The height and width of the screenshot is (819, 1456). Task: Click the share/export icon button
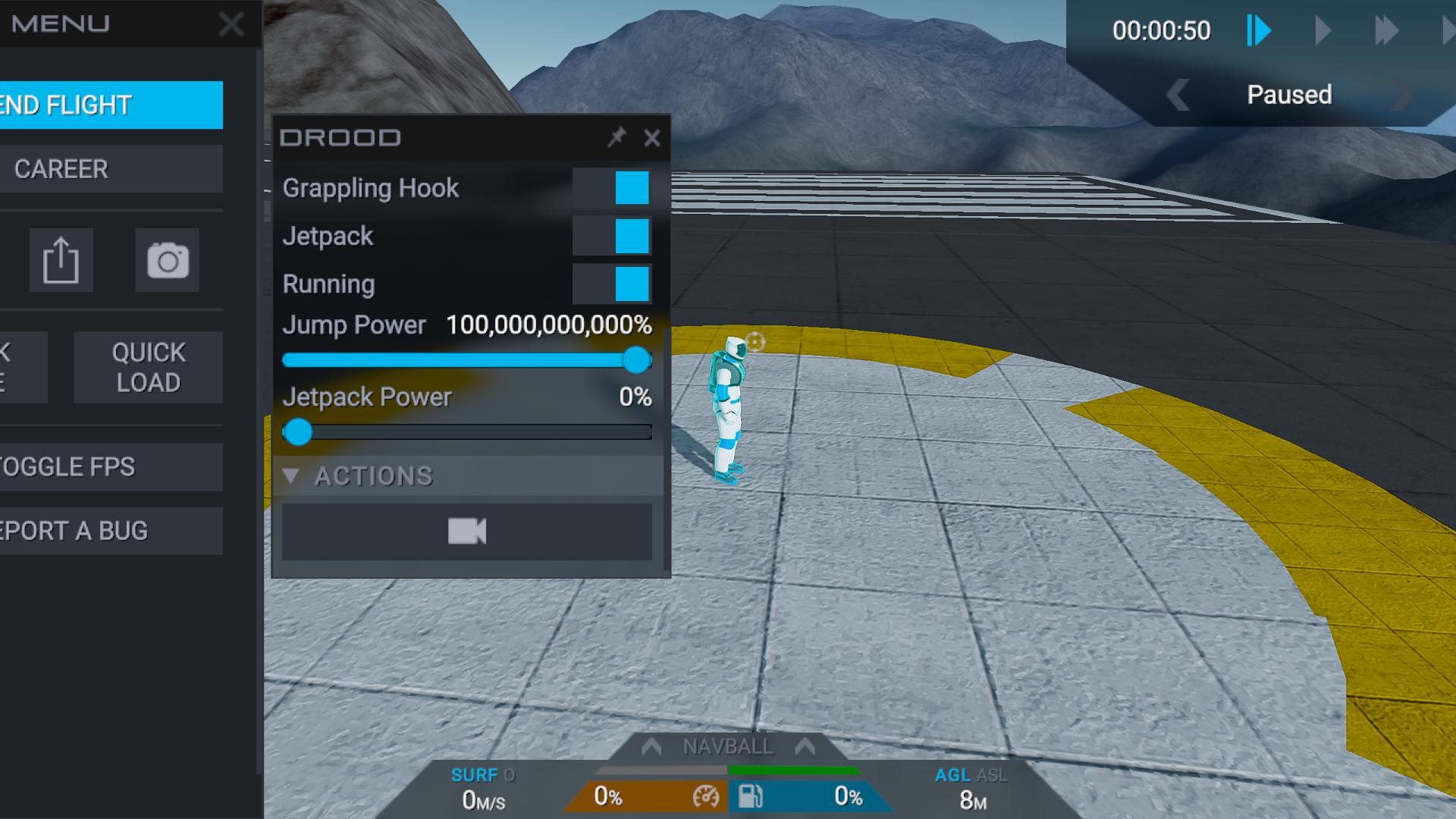pos(61,260)
